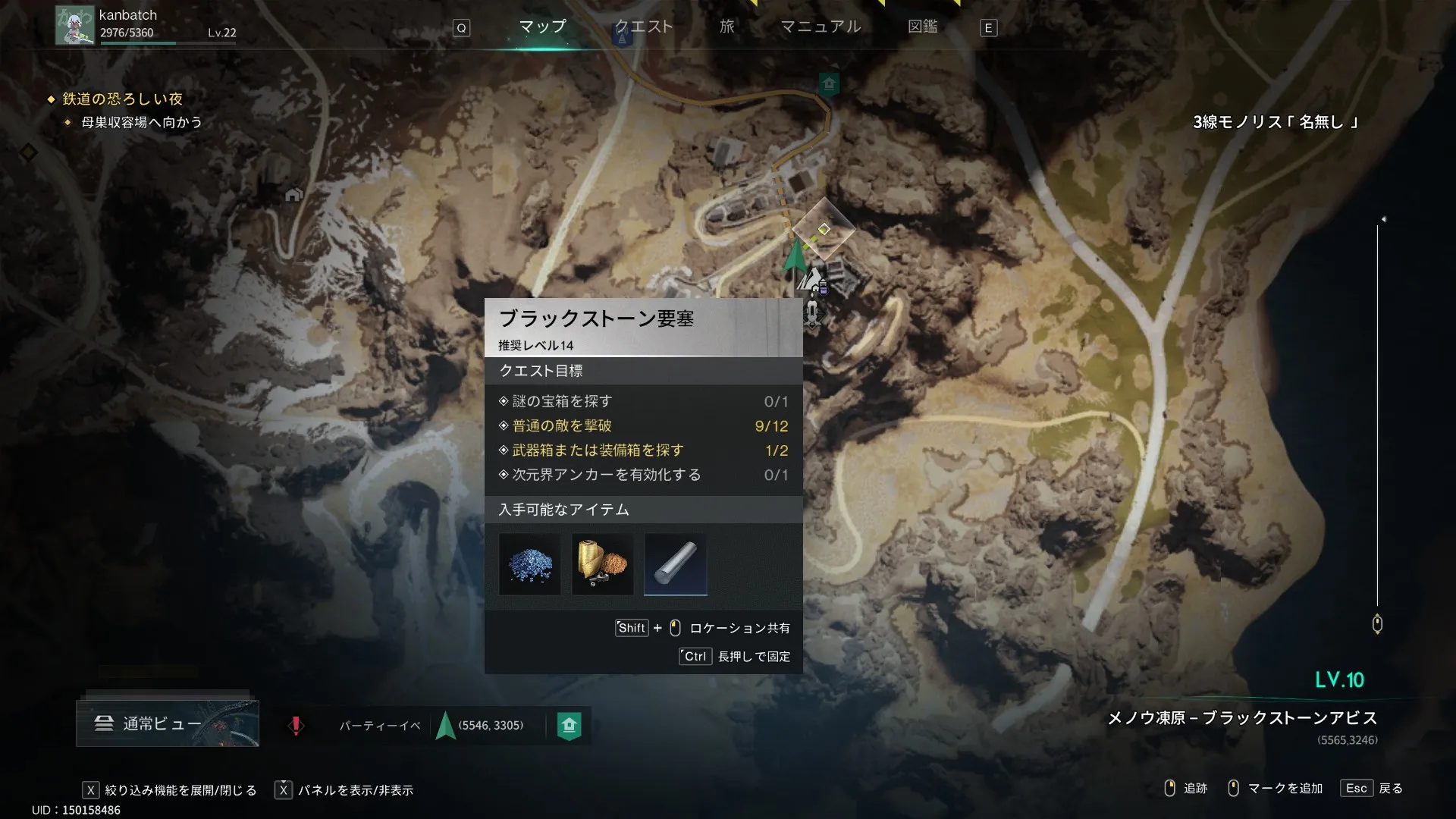Adjust the map zoom slider handle
The width and height of the screenshot is (1456, 819).
(x=1377, y=624)
